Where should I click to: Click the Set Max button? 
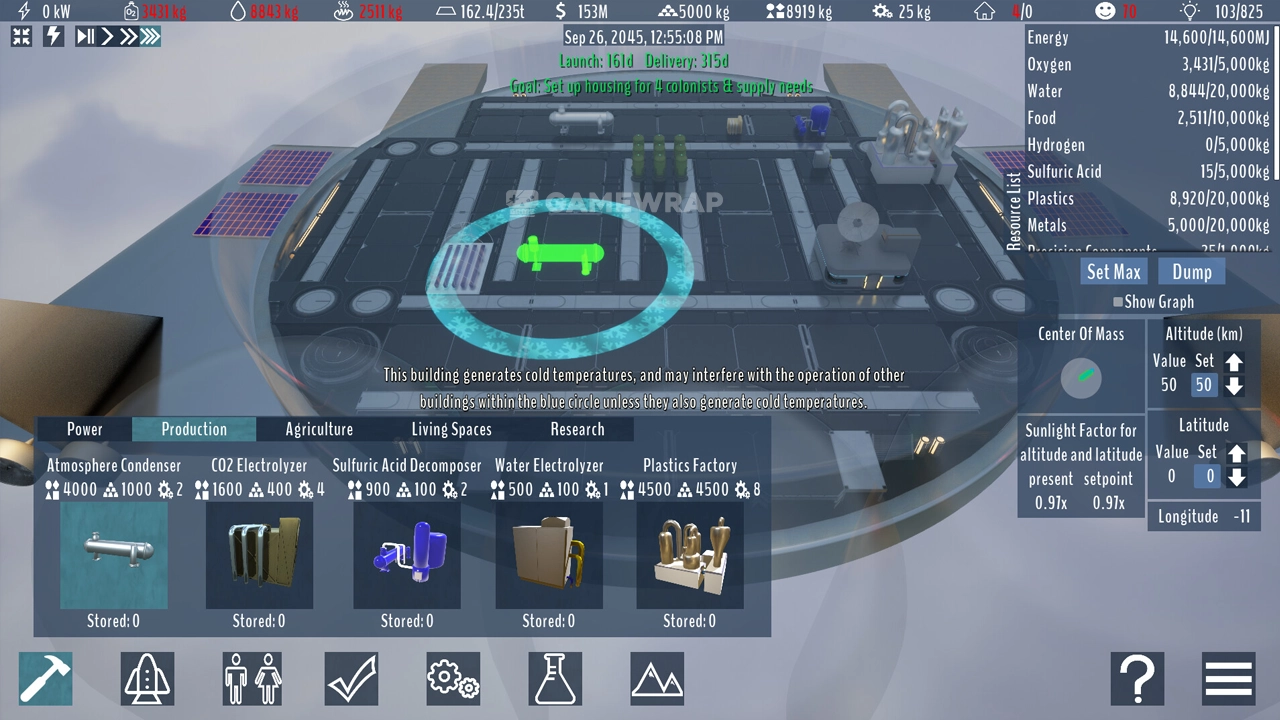tap(1113, 272)
